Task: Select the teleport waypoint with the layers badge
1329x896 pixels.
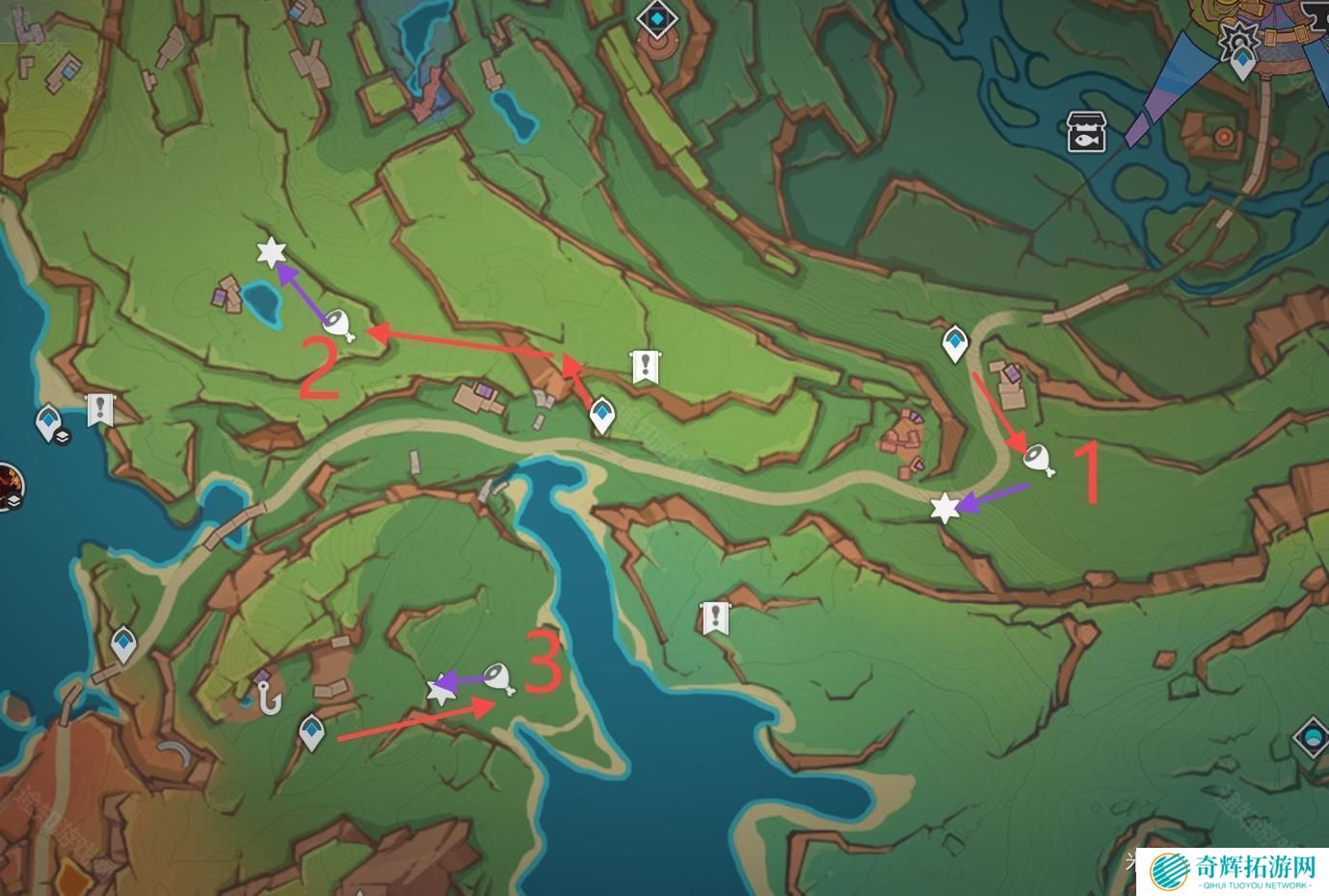Action: [x=49, y=423]
